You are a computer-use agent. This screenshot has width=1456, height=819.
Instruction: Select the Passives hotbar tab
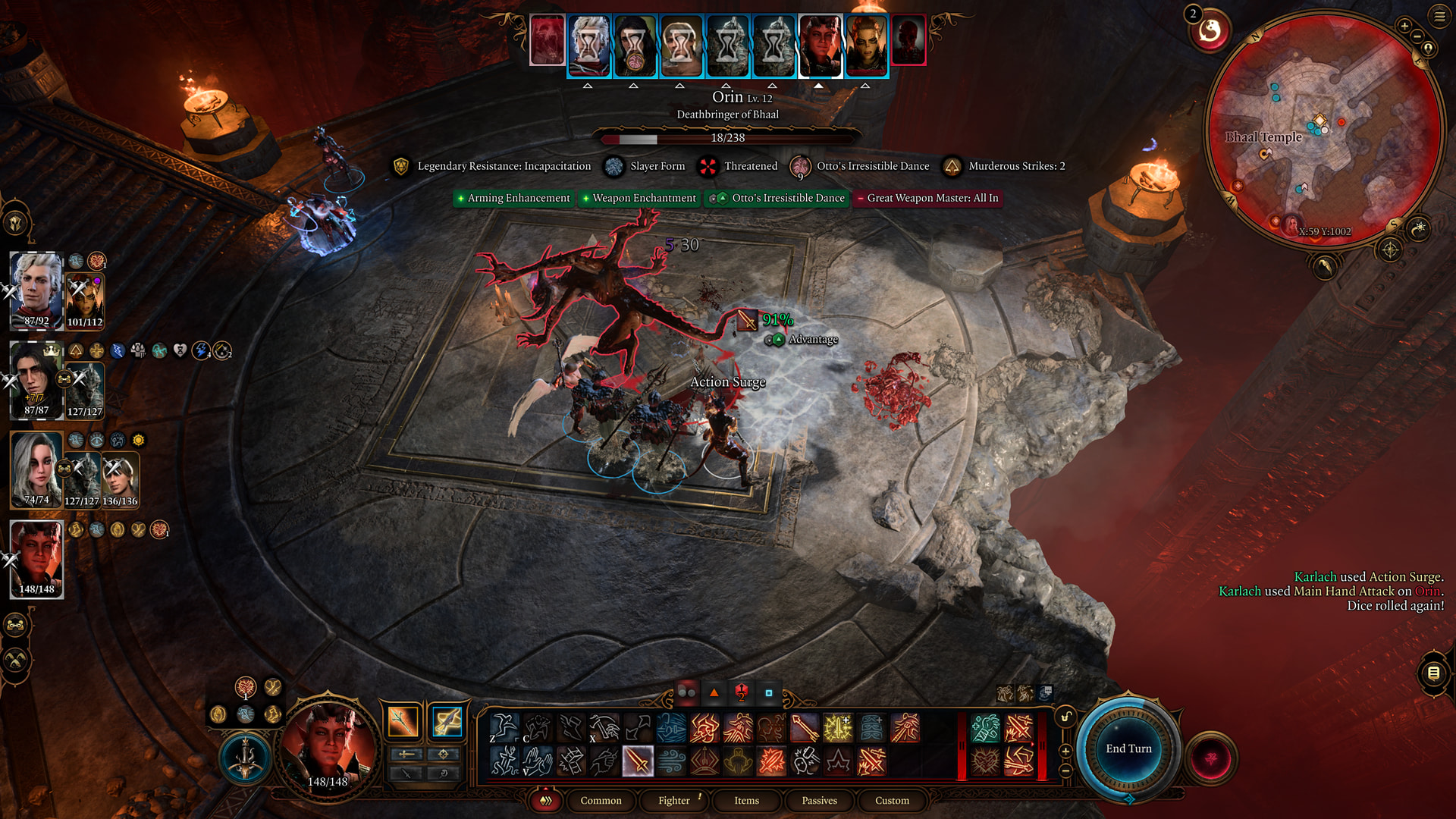tap(819, 800)
